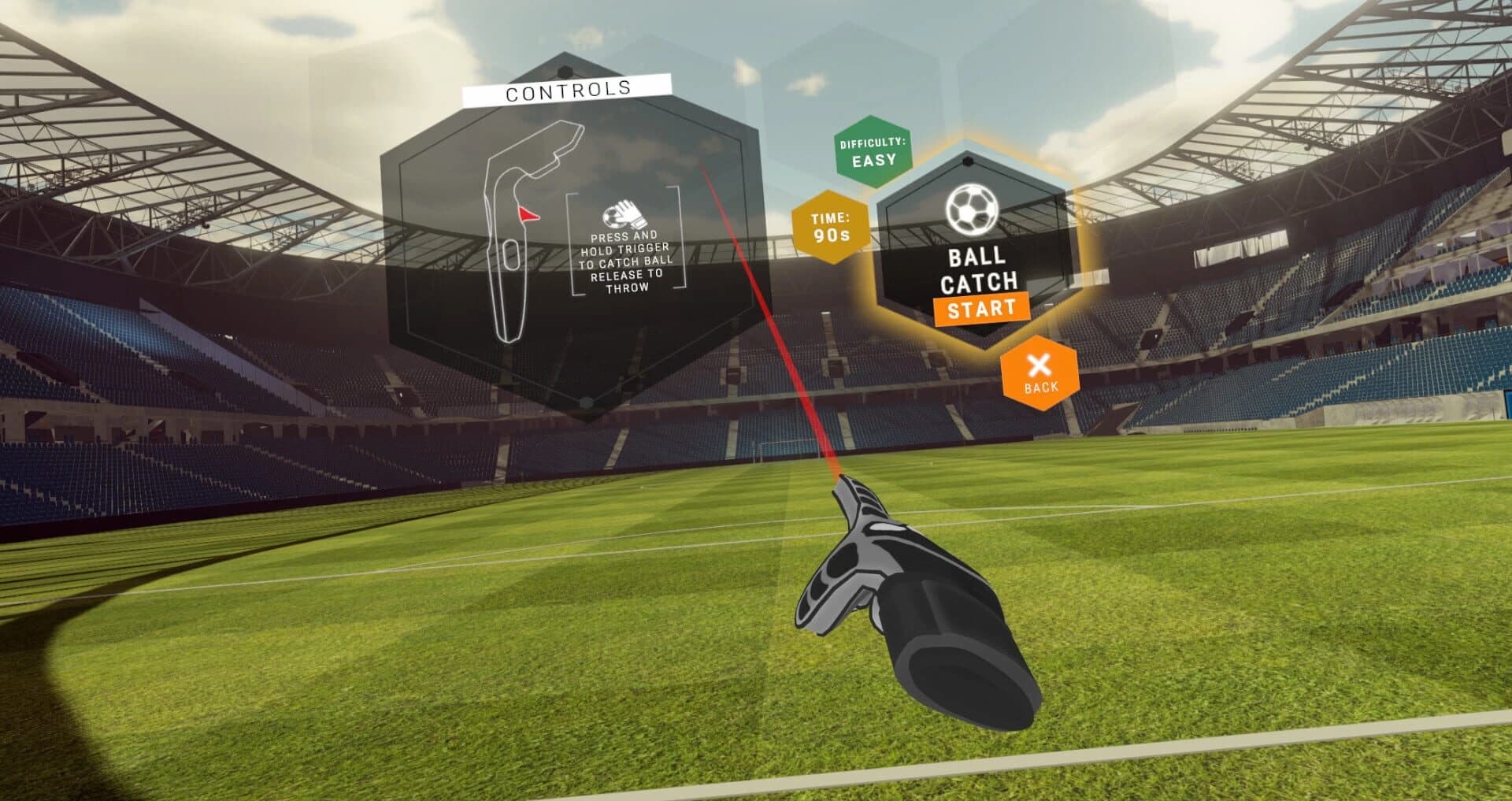Click the green Difficulty hexagon icon
This screenshot has height=801, width=1512.
click(873, 151)
